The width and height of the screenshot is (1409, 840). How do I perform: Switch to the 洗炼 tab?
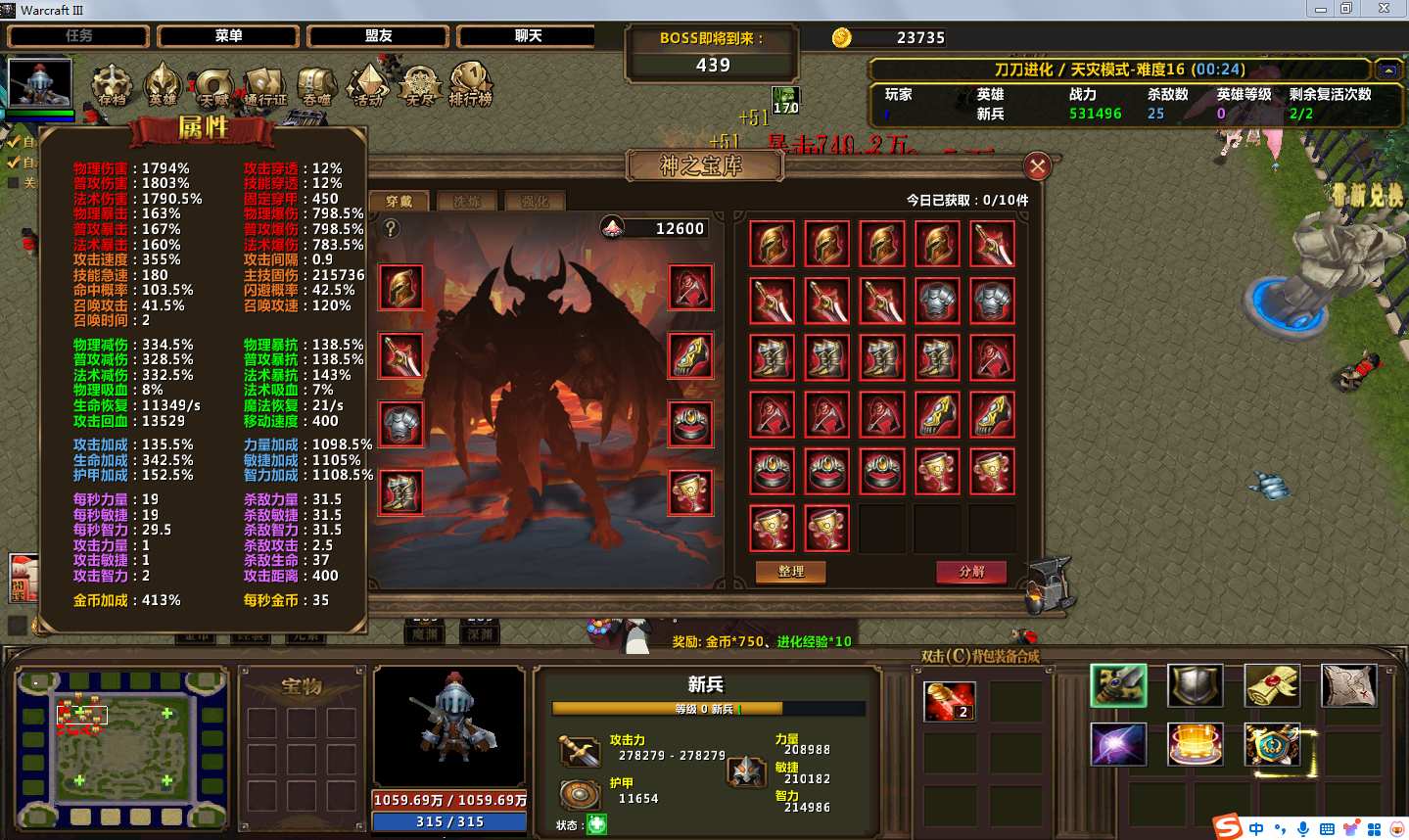point(467,202)
